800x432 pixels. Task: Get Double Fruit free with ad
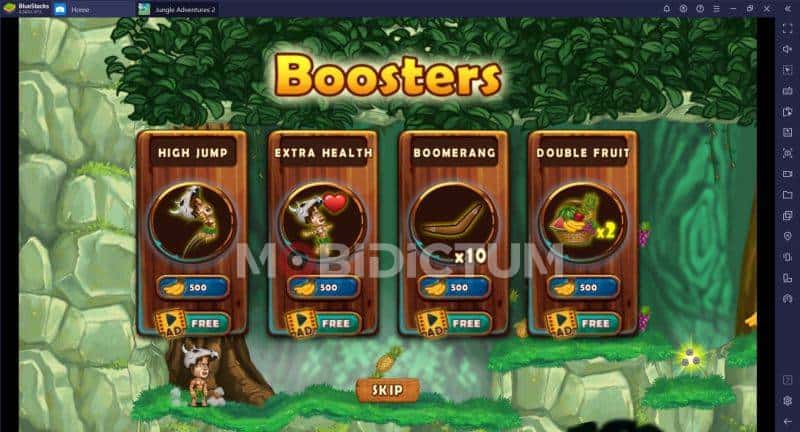(583, 323)
